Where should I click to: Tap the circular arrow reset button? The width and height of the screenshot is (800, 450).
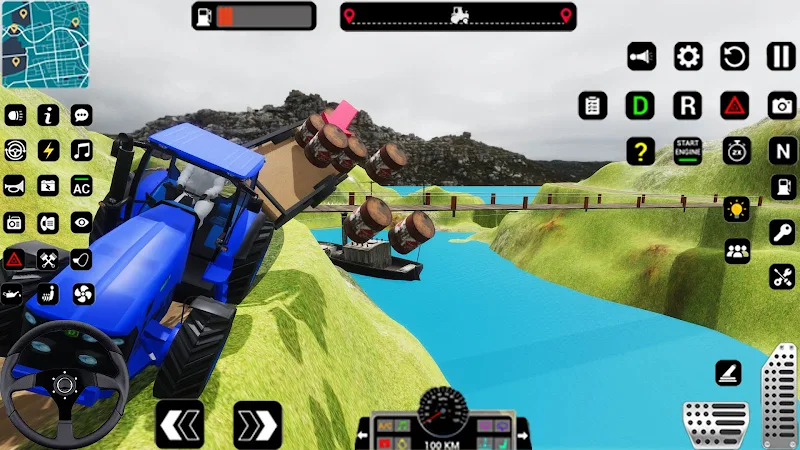735,56
